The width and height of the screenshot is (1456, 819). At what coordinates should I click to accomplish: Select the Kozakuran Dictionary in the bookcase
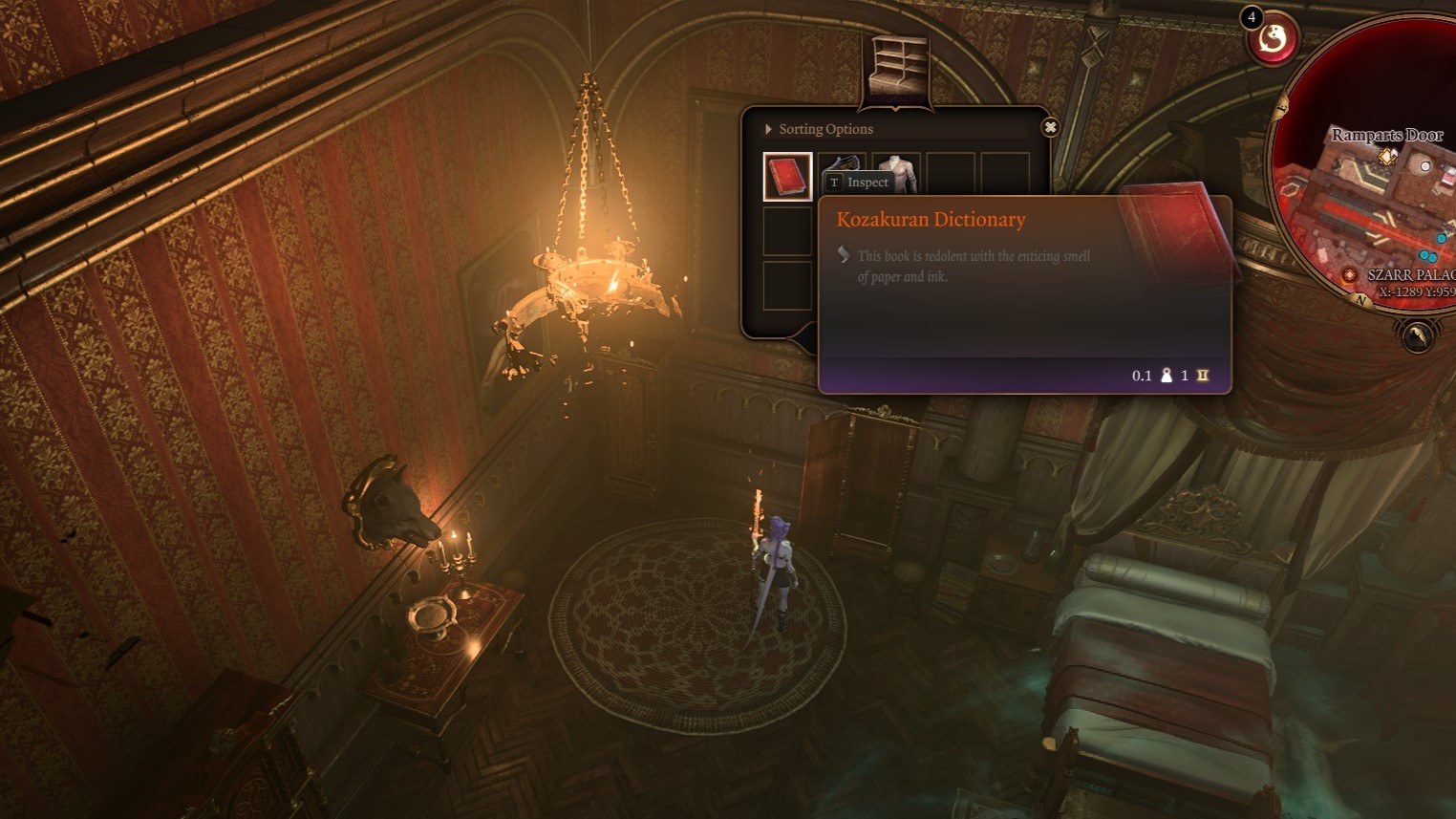click(787, 174)
